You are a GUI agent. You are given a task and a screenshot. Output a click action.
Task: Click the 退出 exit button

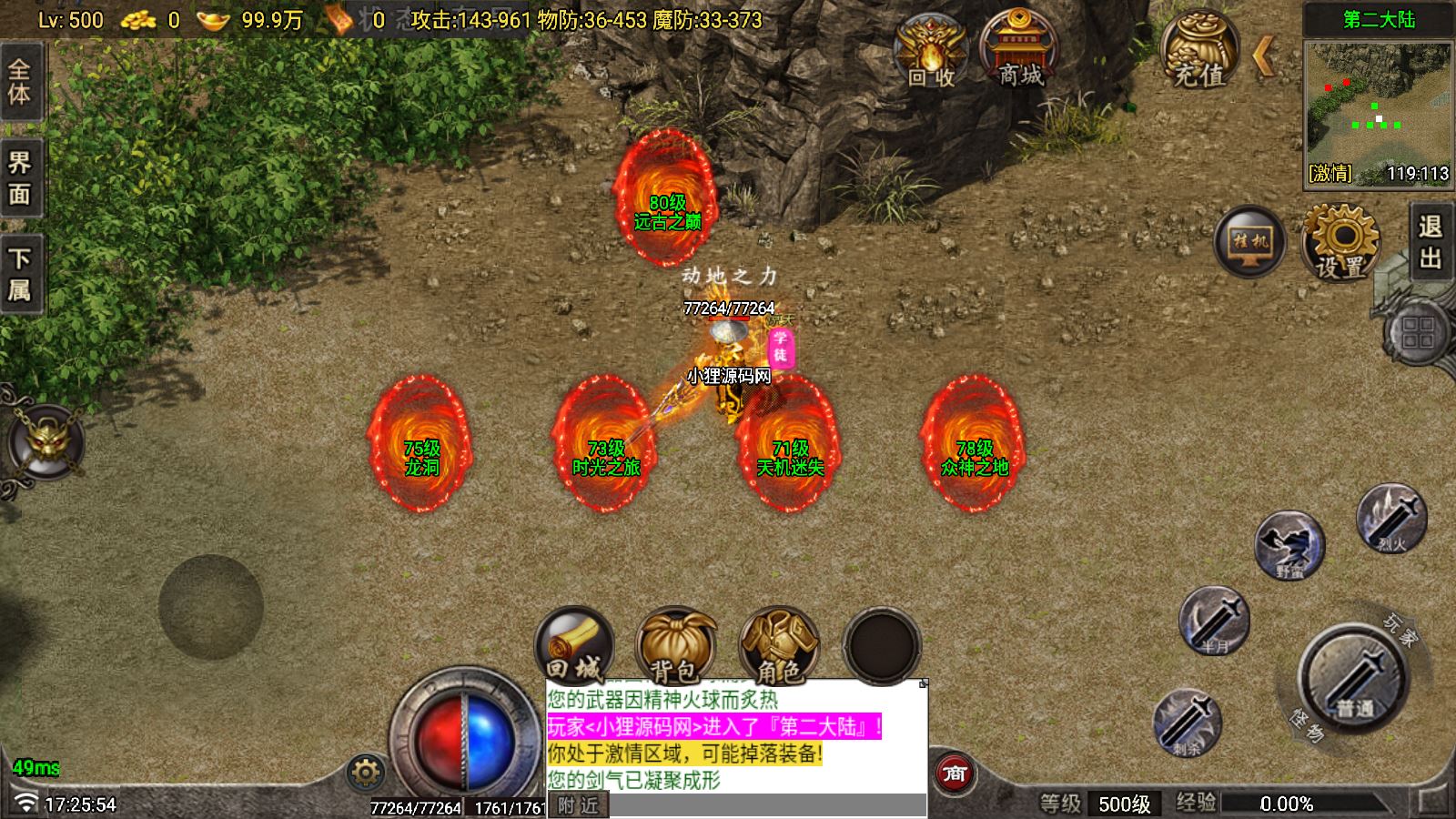click(x=1431, y=242)
